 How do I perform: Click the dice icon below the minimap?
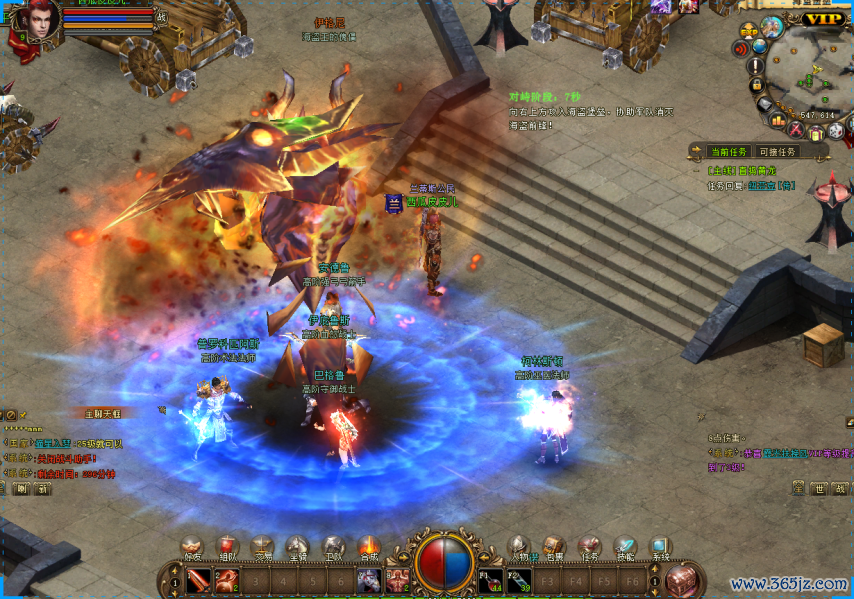(x=836, y=130)
